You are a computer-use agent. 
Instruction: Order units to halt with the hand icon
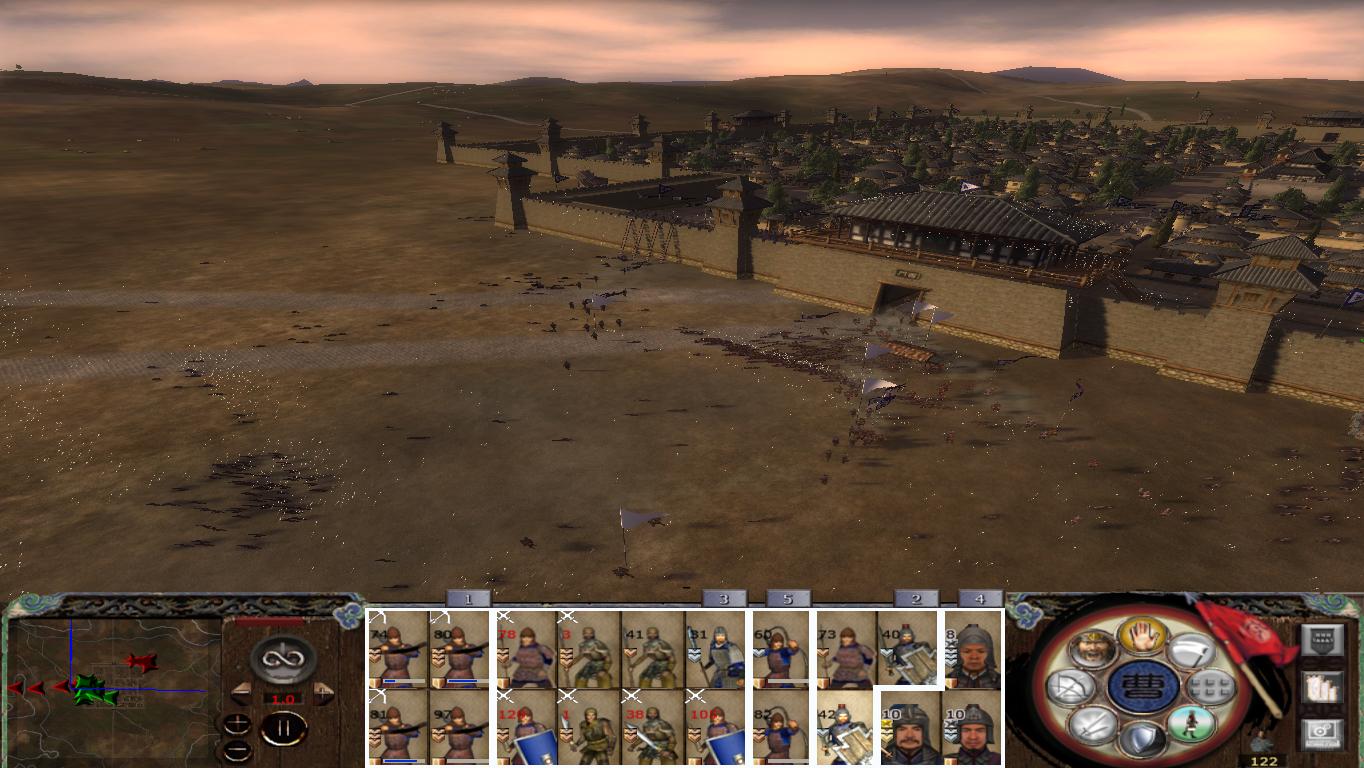coord(1142,636)
